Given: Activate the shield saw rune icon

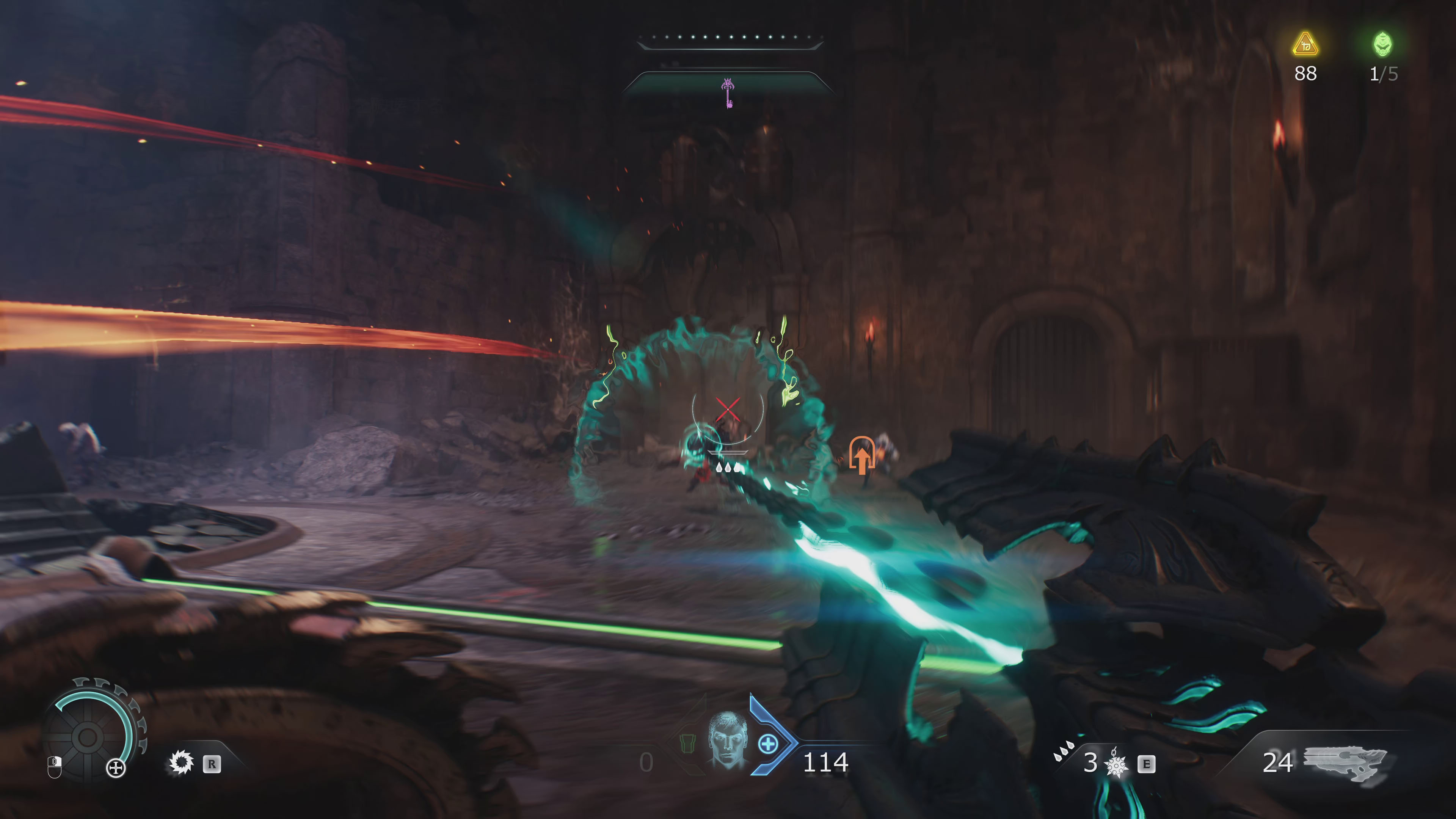Looking at the screenshot, I should pos(182,763).
